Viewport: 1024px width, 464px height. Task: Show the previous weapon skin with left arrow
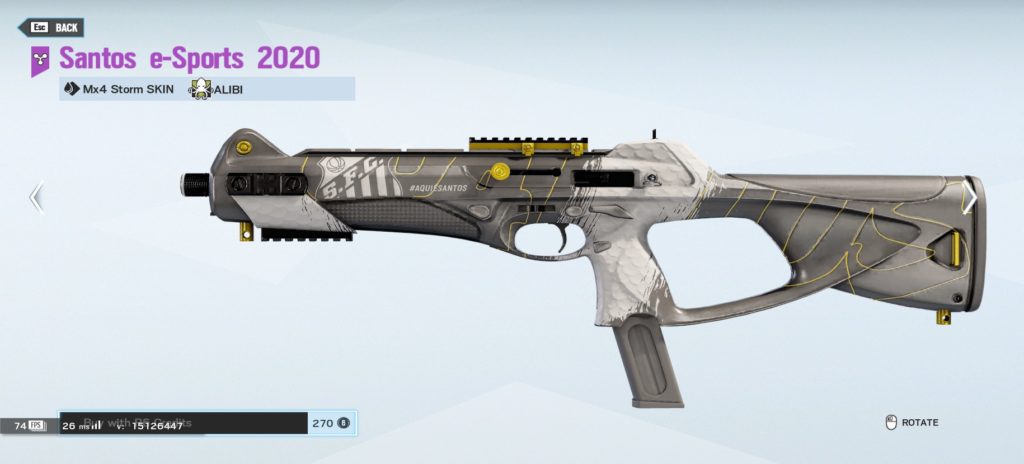(x=36, y=196)
